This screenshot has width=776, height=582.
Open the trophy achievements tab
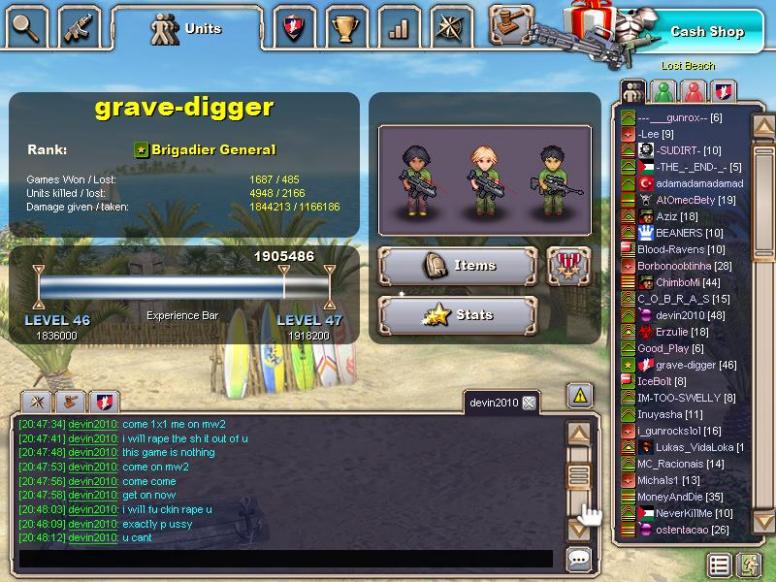click(345, 28)
